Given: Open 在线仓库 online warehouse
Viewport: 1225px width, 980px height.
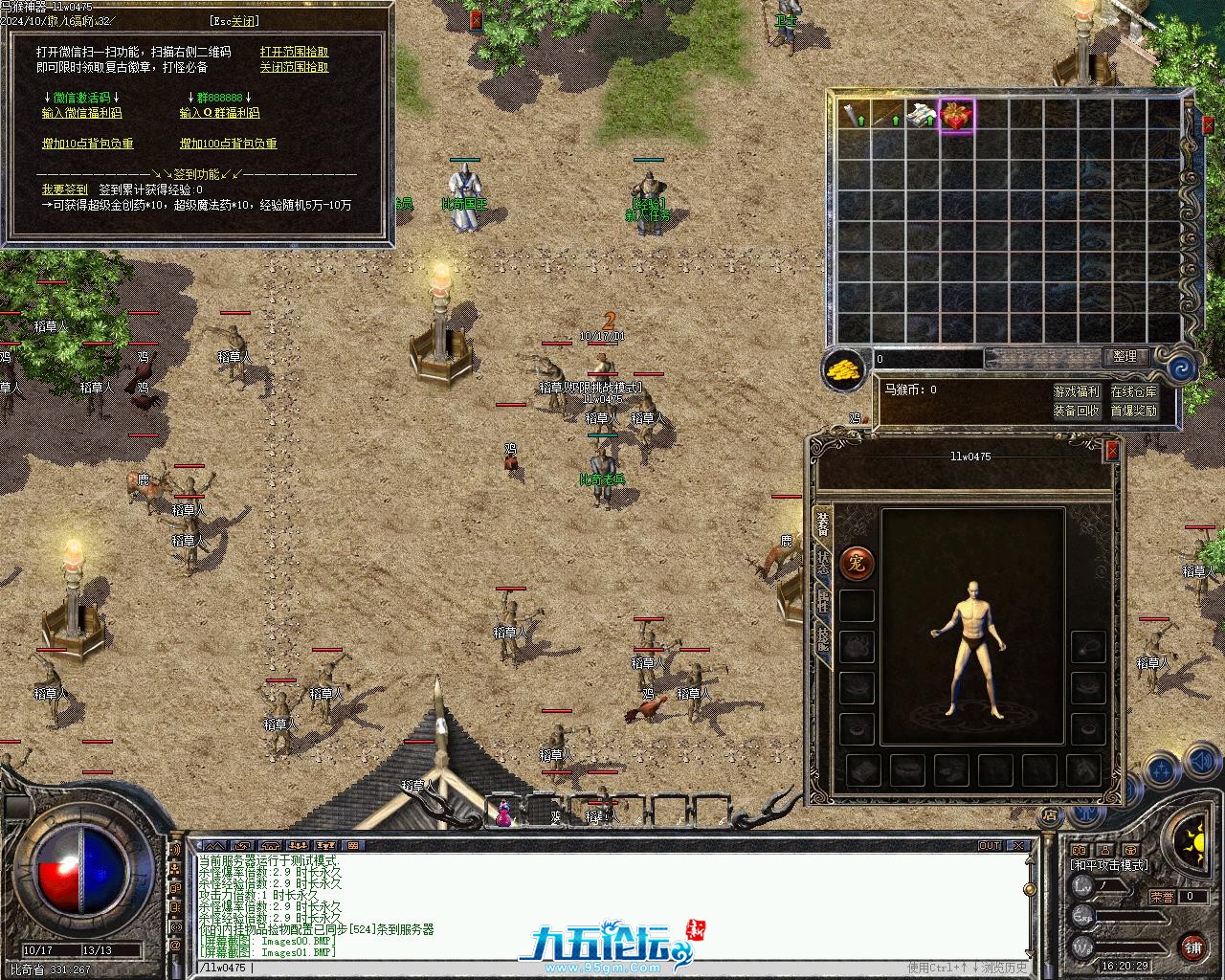Looking at the screenshot, I should click(x=1133, y=391).
